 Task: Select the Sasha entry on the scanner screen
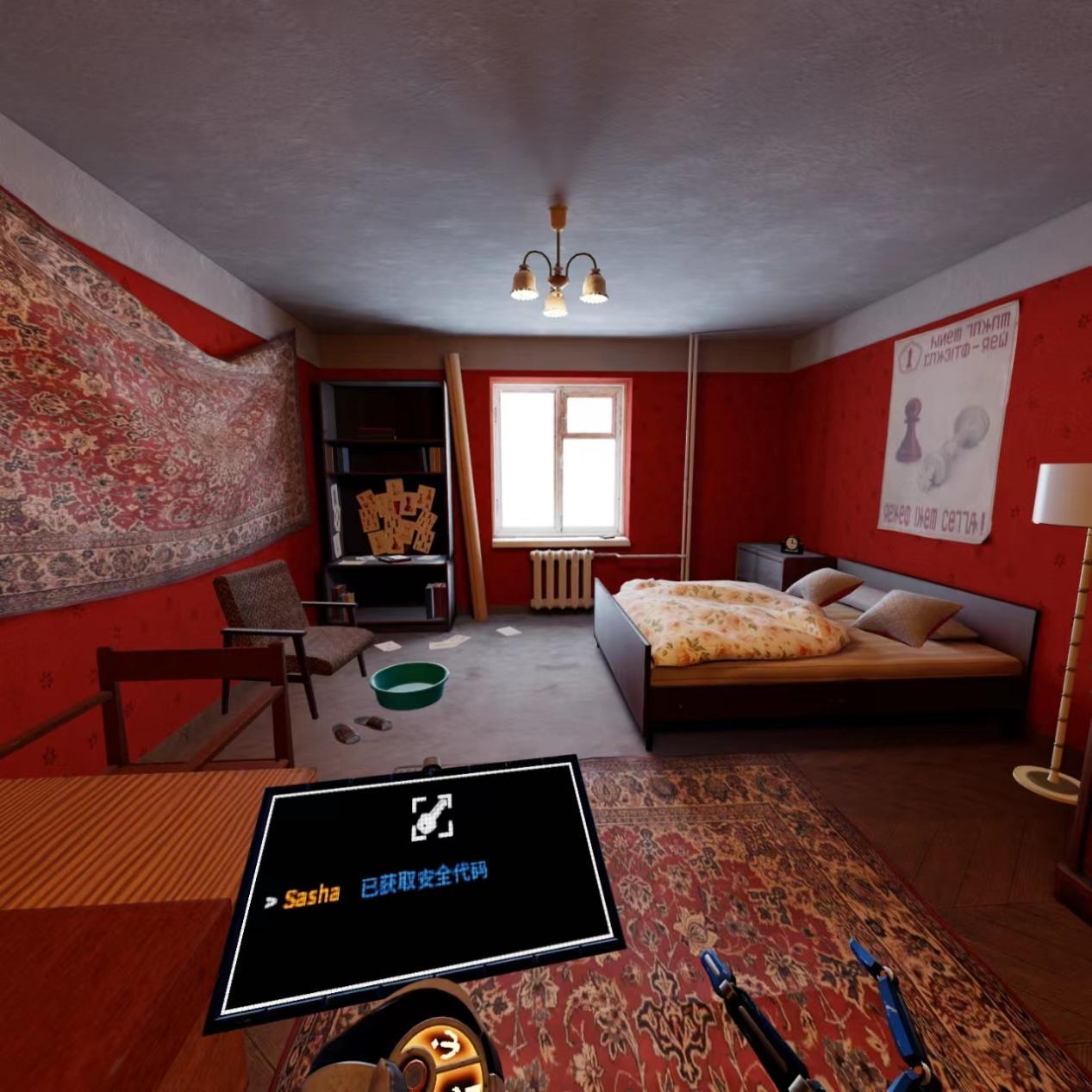pos(311,896)
